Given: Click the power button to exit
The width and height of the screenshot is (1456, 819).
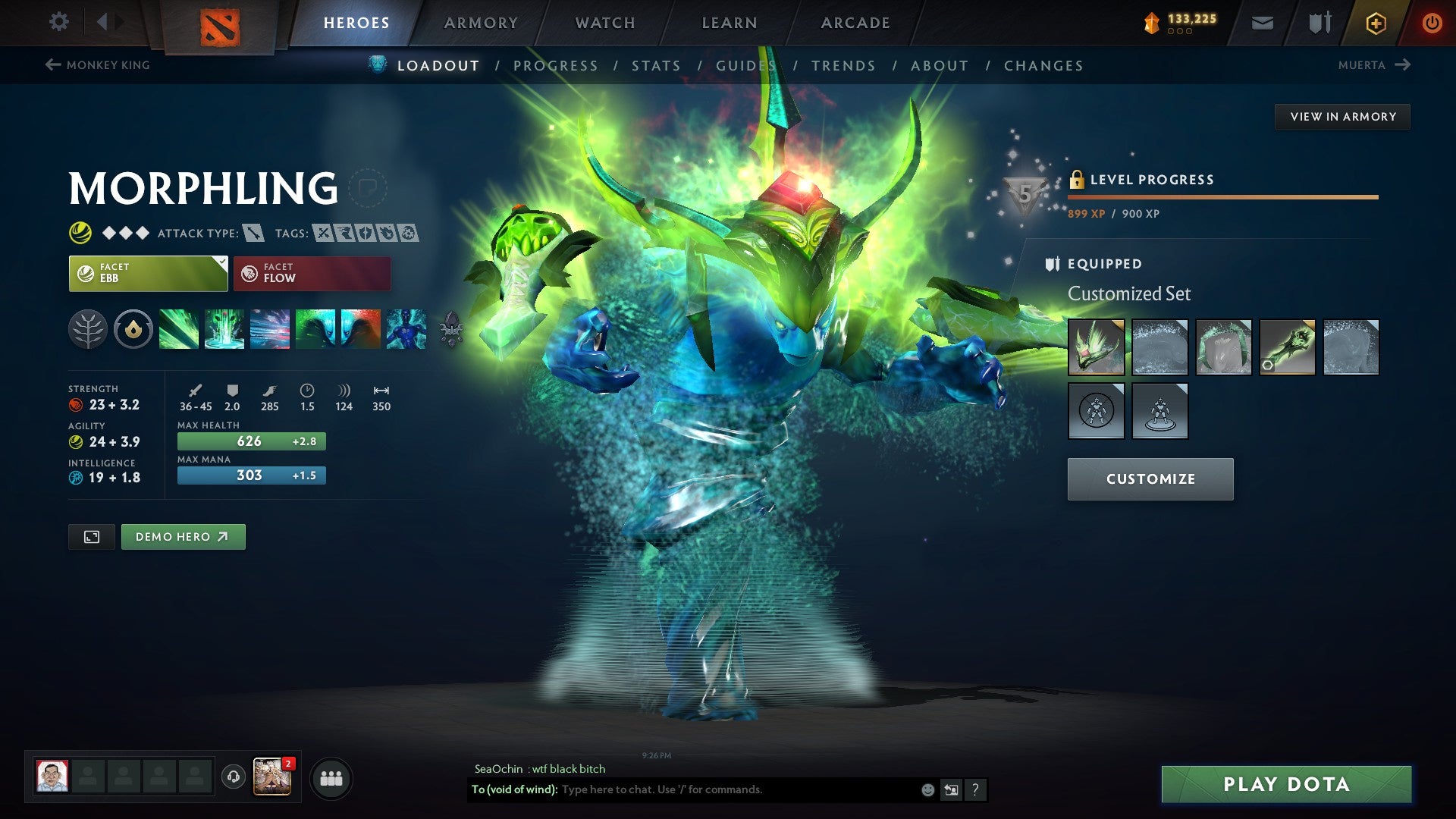Looking at the screenshot, I should tap(1432, 23).
